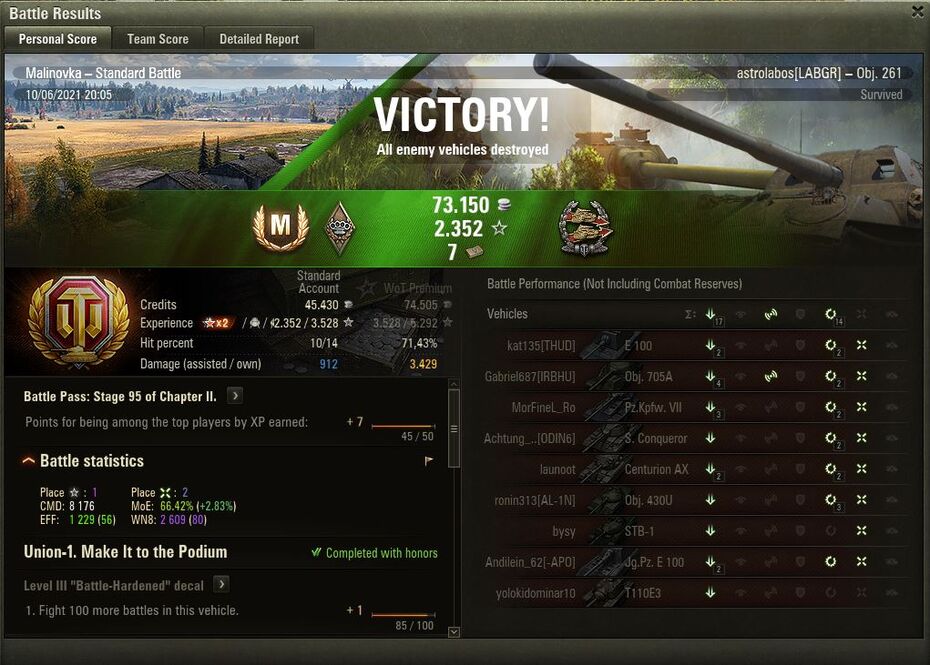Click the Mastery Badge M medal

[x=280, y=227]
